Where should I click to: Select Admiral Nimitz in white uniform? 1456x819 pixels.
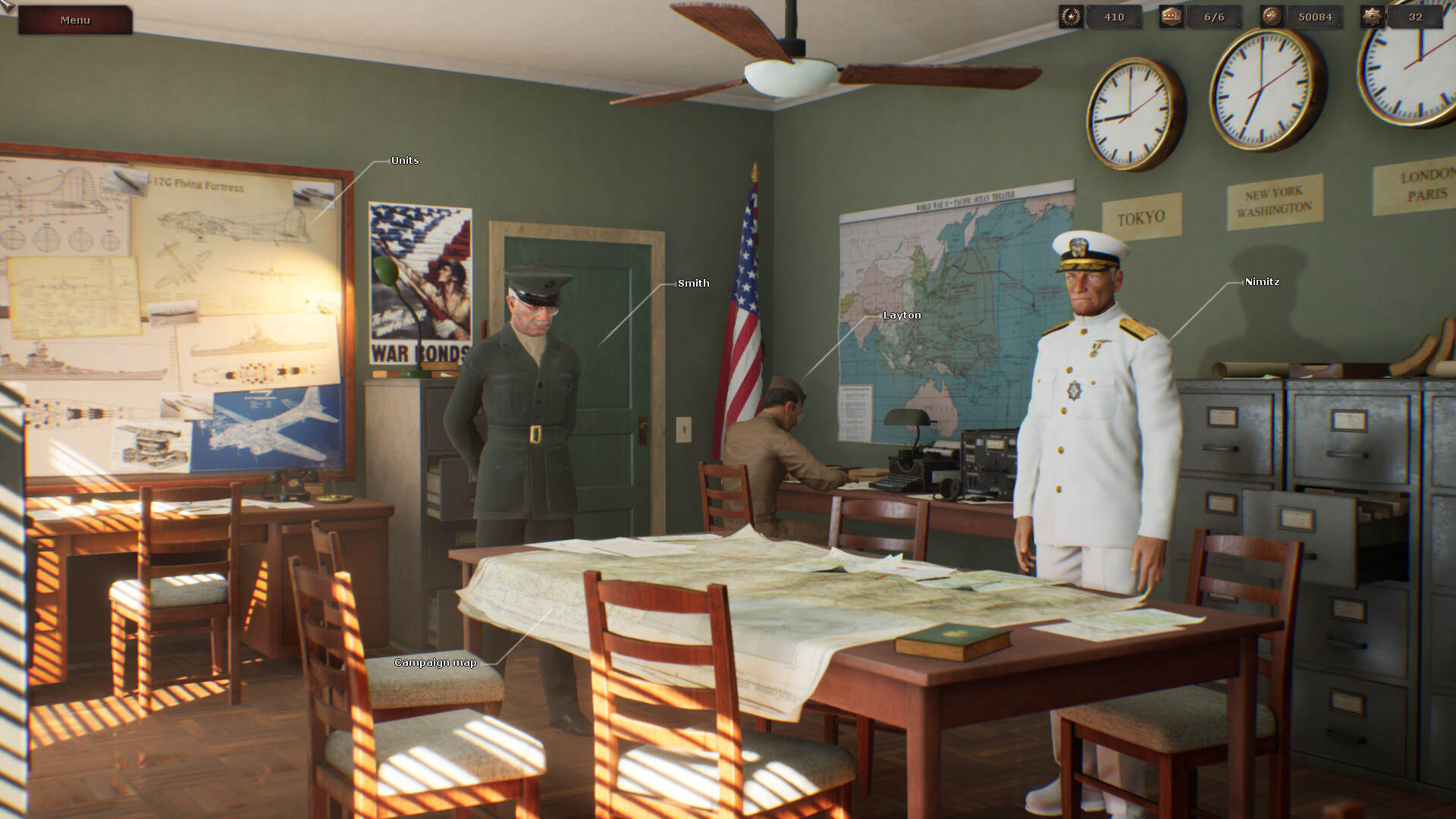point(1261,281)
